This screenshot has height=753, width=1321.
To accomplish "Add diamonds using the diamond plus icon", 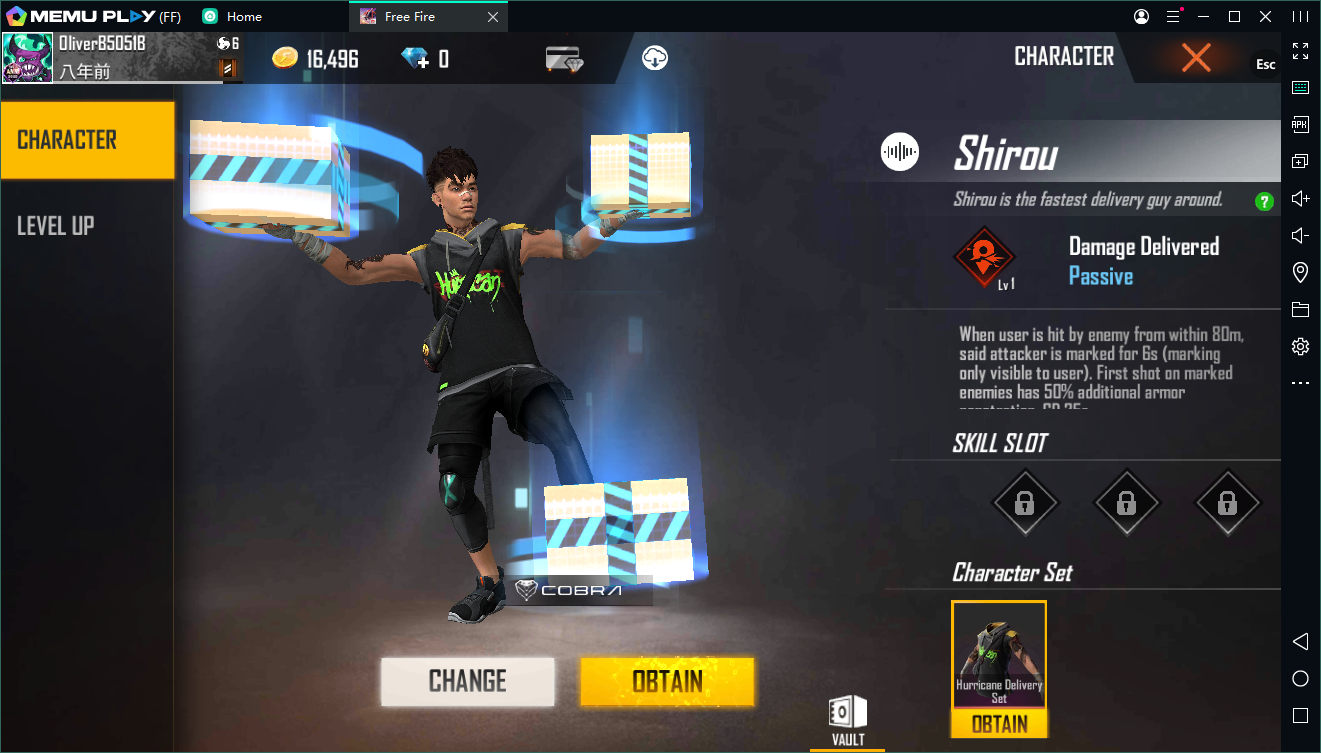I will (x=414, y=59).
